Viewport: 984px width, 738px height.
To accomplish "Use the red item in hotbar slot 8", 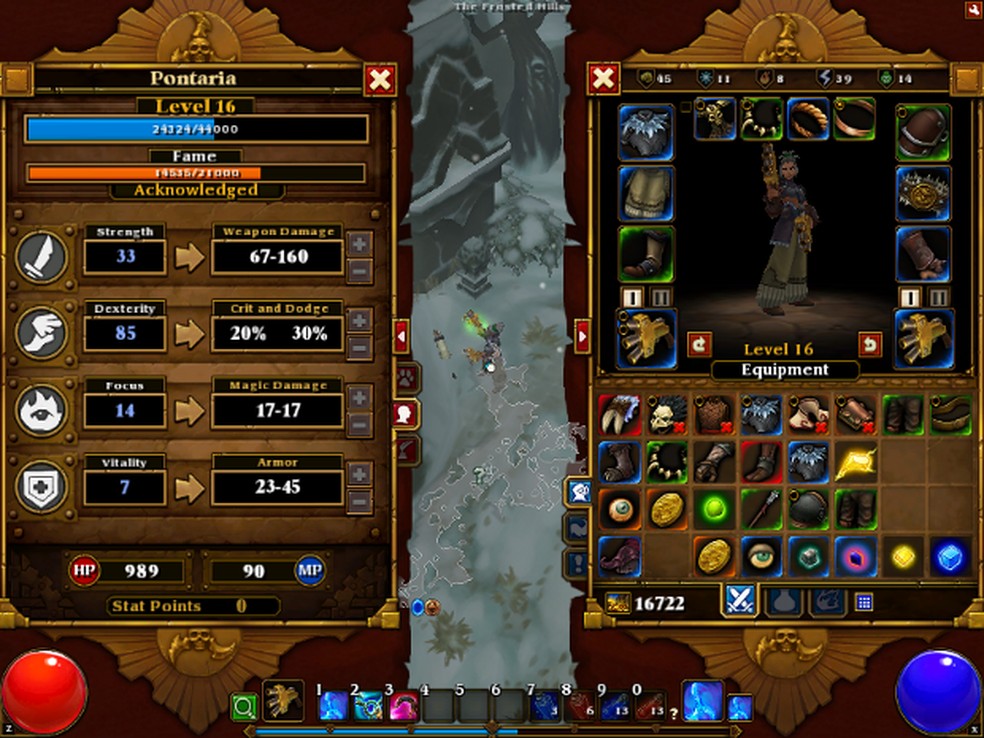I will tap(580, 706).
